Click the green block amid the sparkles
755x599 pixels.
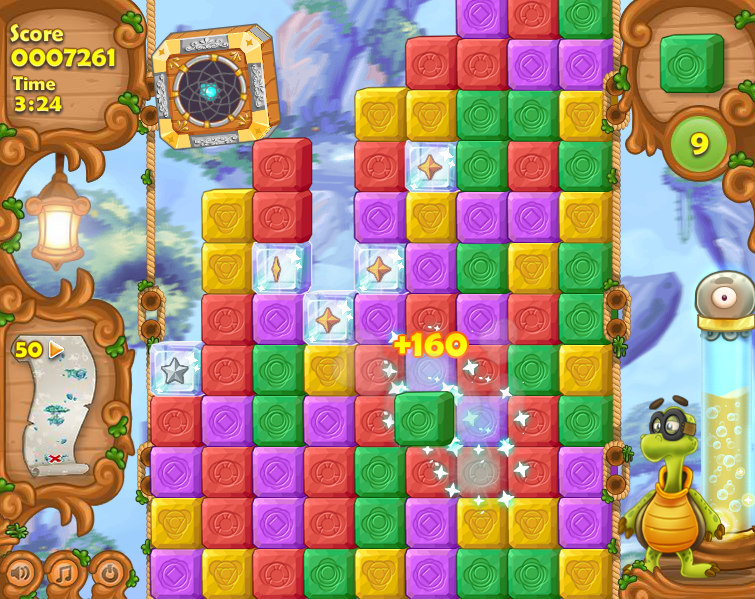pyautogui.click(x=424, y=418)
